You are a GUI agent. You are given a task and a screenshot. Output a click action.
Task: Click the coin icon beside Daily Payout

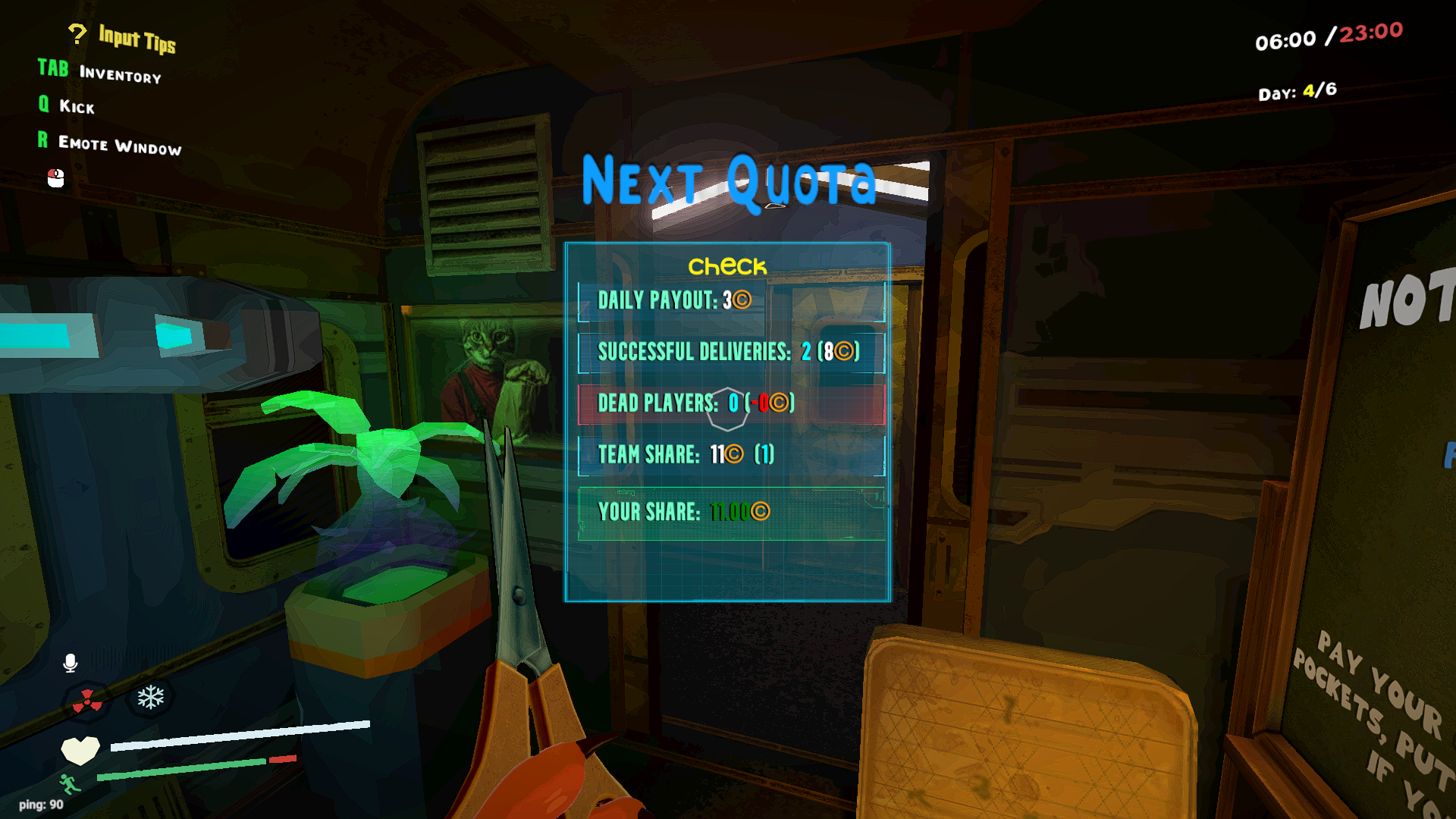point(742,300)
